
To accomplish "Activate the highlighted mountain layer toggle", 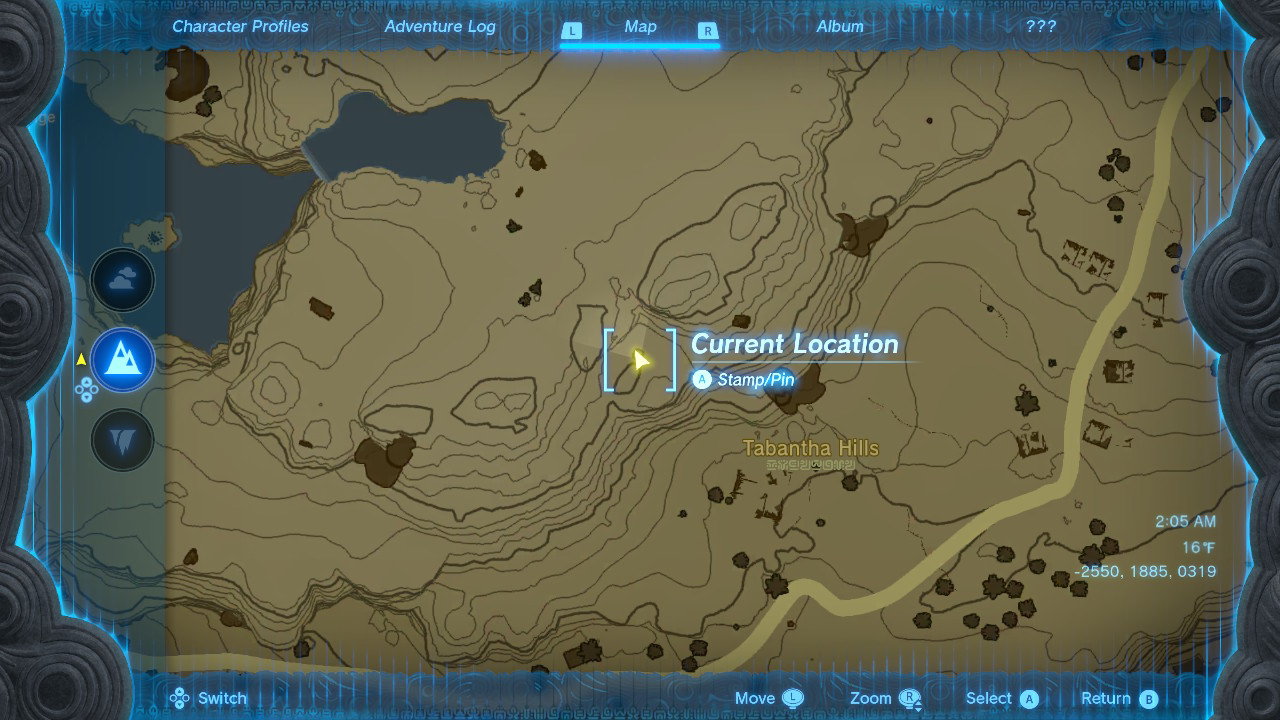I will [x=122, y=359].
